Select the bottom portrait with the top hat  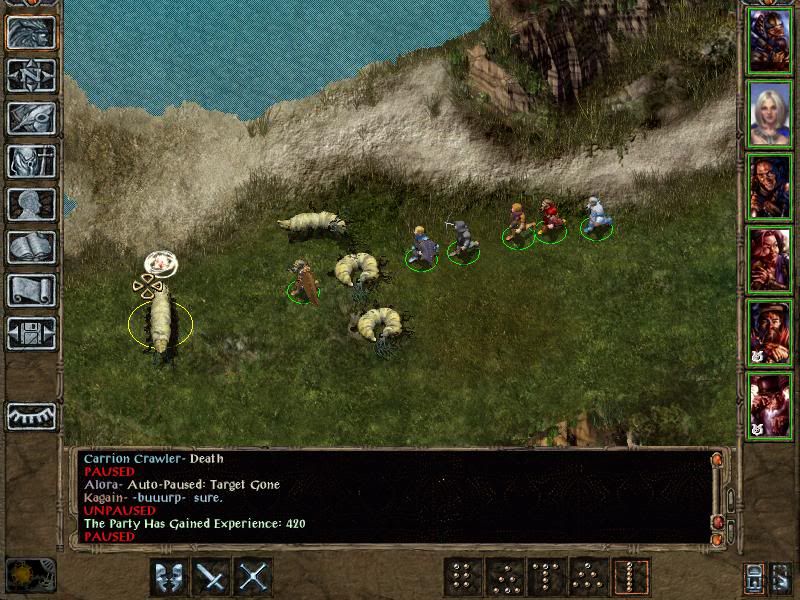point(770,405)
